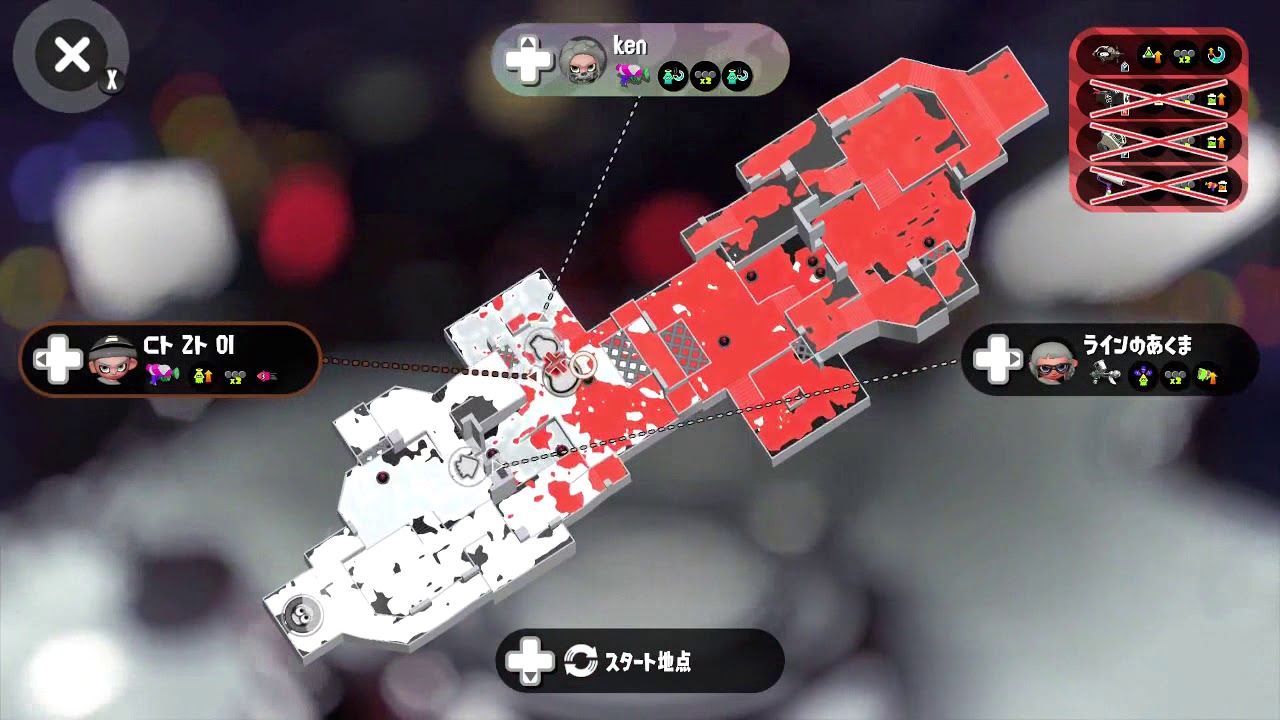Click the Ink Saver icon in the top enemy row
Image resolution: width=1280 pixels, height=720 pixels.
pos(1152,54)
